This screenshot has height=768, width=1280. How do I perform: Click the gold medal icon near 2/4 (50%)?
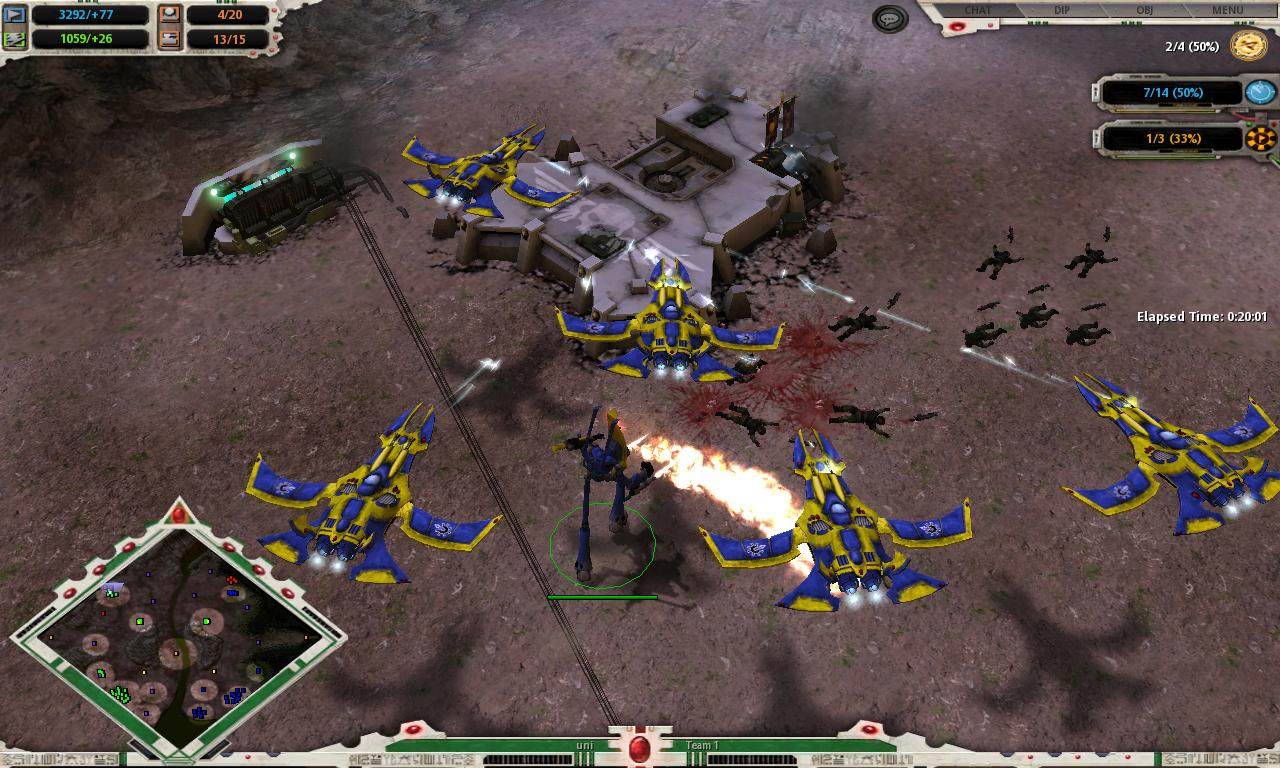pyautogui.click(x=1245, y=45)
